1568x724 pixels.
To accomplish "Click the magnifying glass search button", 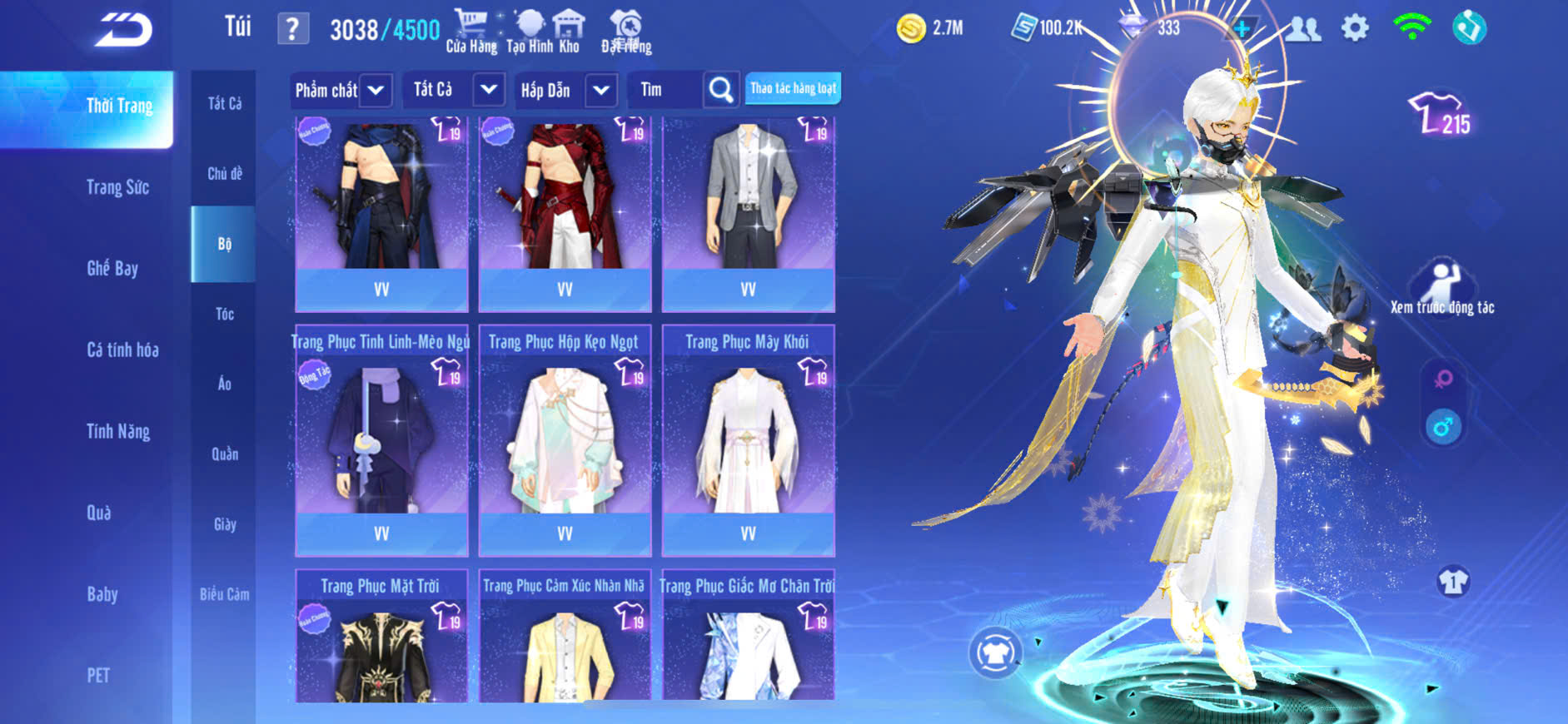I will 721,90.
